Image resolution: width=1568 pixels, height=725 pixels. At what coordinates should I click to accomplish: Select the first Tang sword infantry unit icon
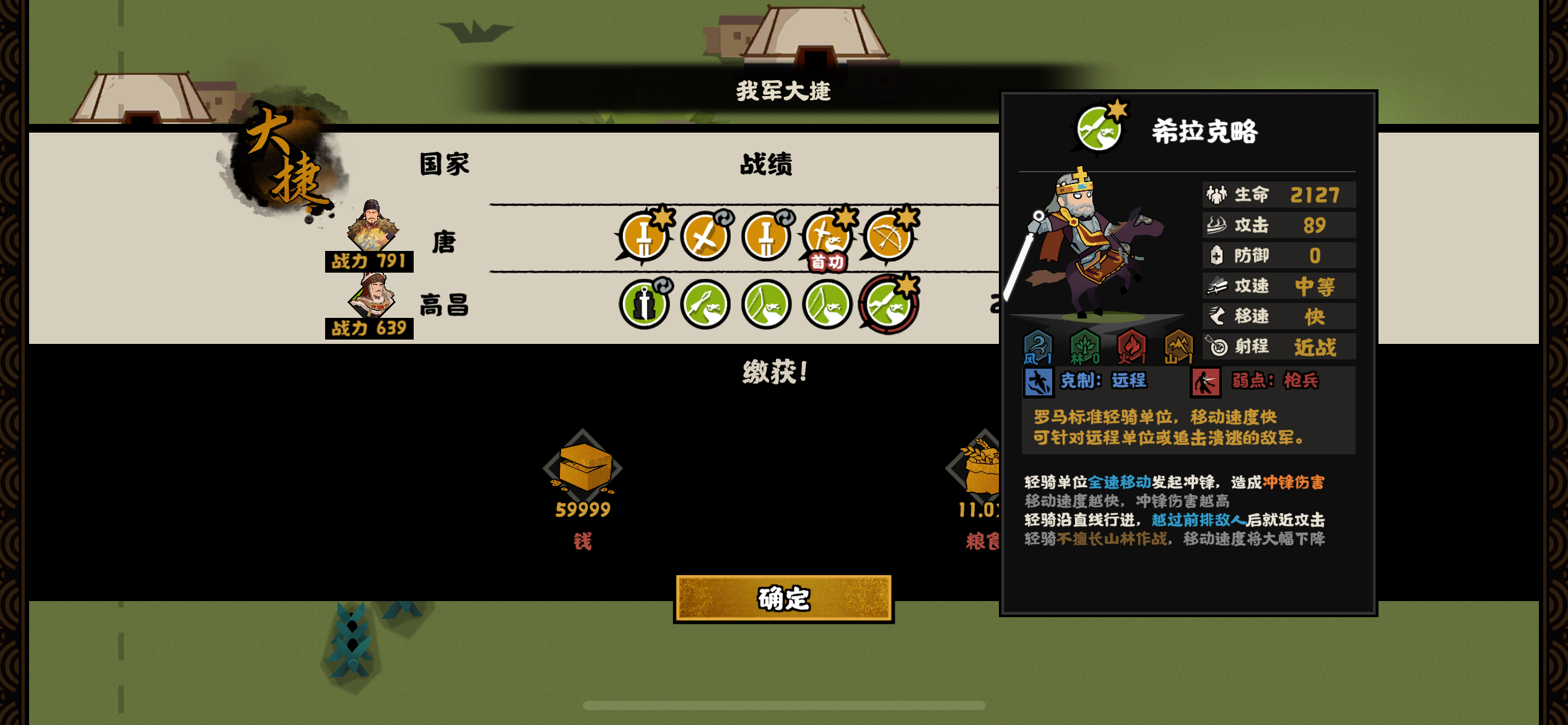[x=644, y=237]
